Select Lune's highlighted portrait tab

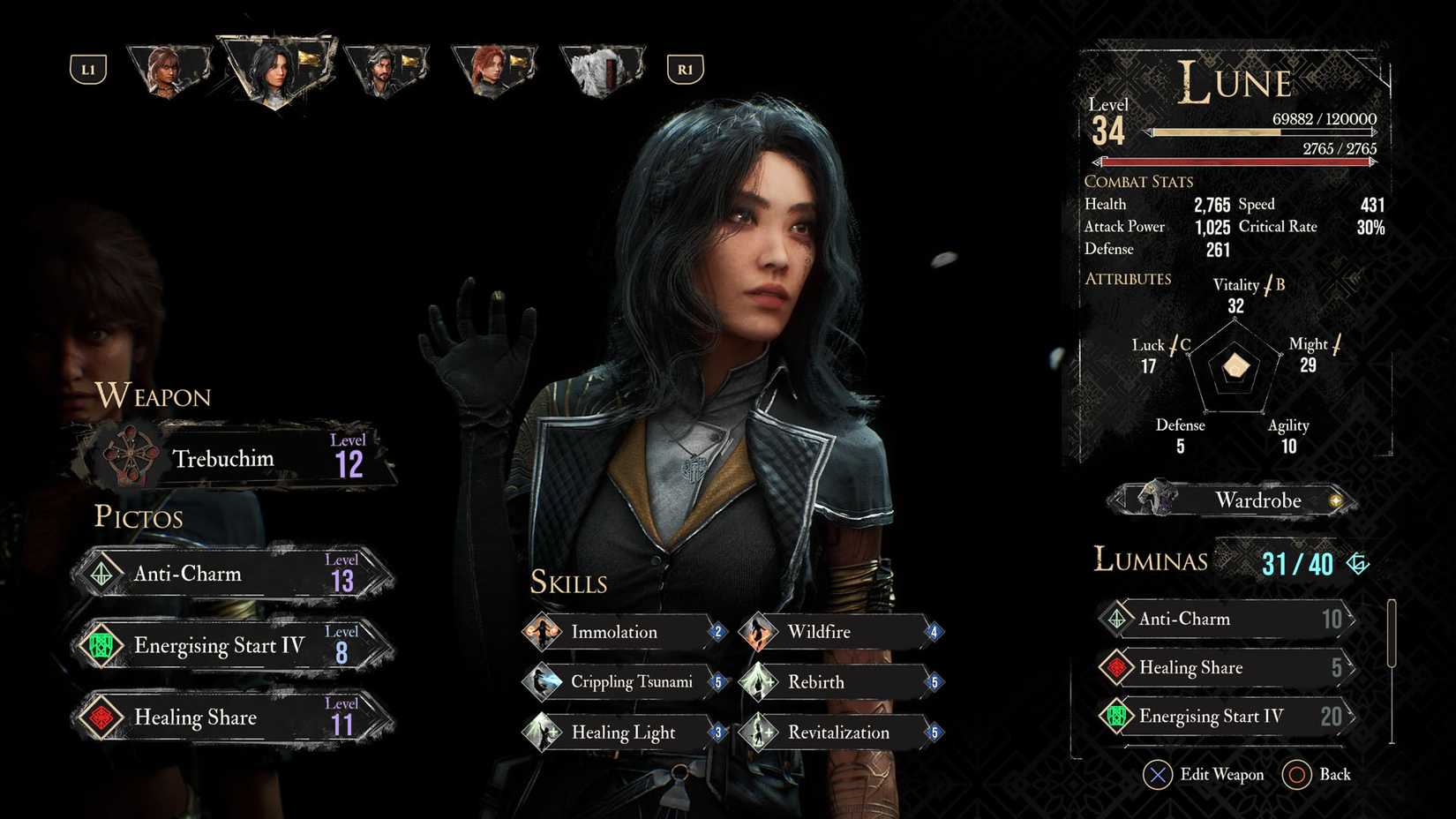275,71
